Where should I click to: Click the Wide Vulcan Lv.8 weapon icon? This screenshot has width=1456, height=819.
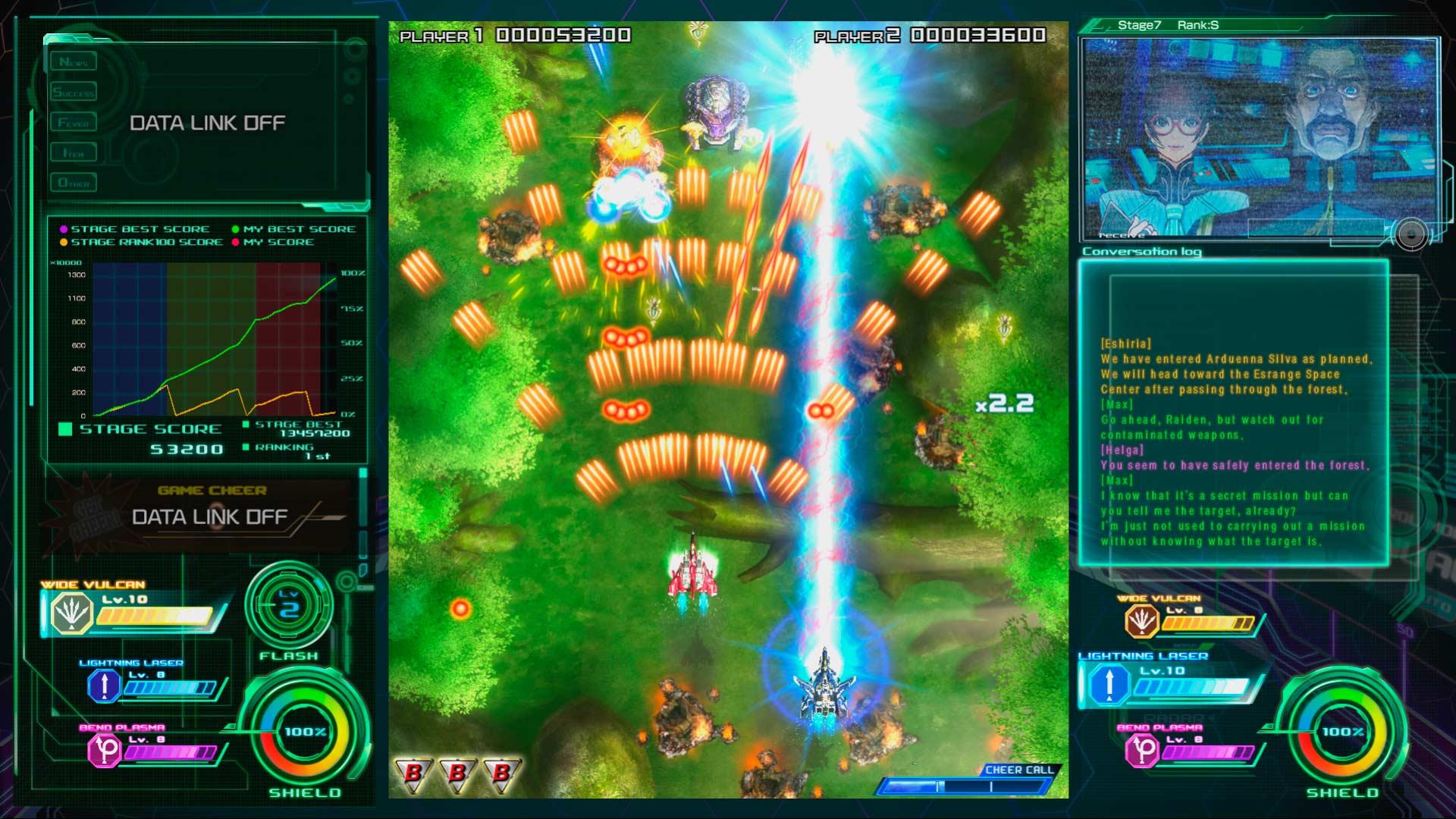[1141, 622]
